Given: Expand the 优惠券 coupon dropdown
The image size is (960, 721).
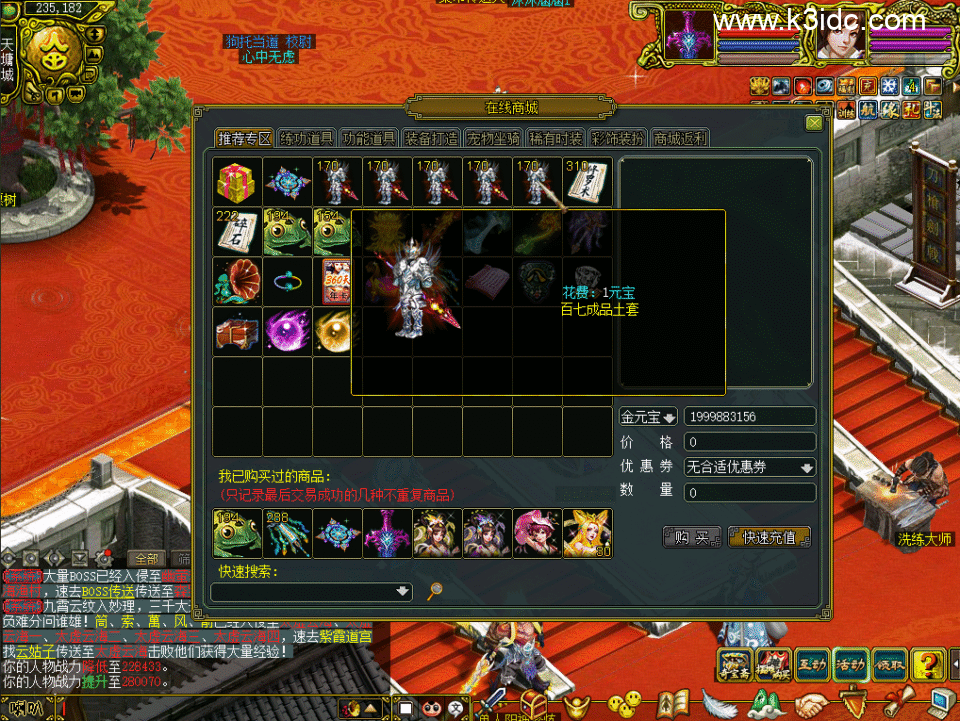Looking at the screenshot, I should 806,467.
